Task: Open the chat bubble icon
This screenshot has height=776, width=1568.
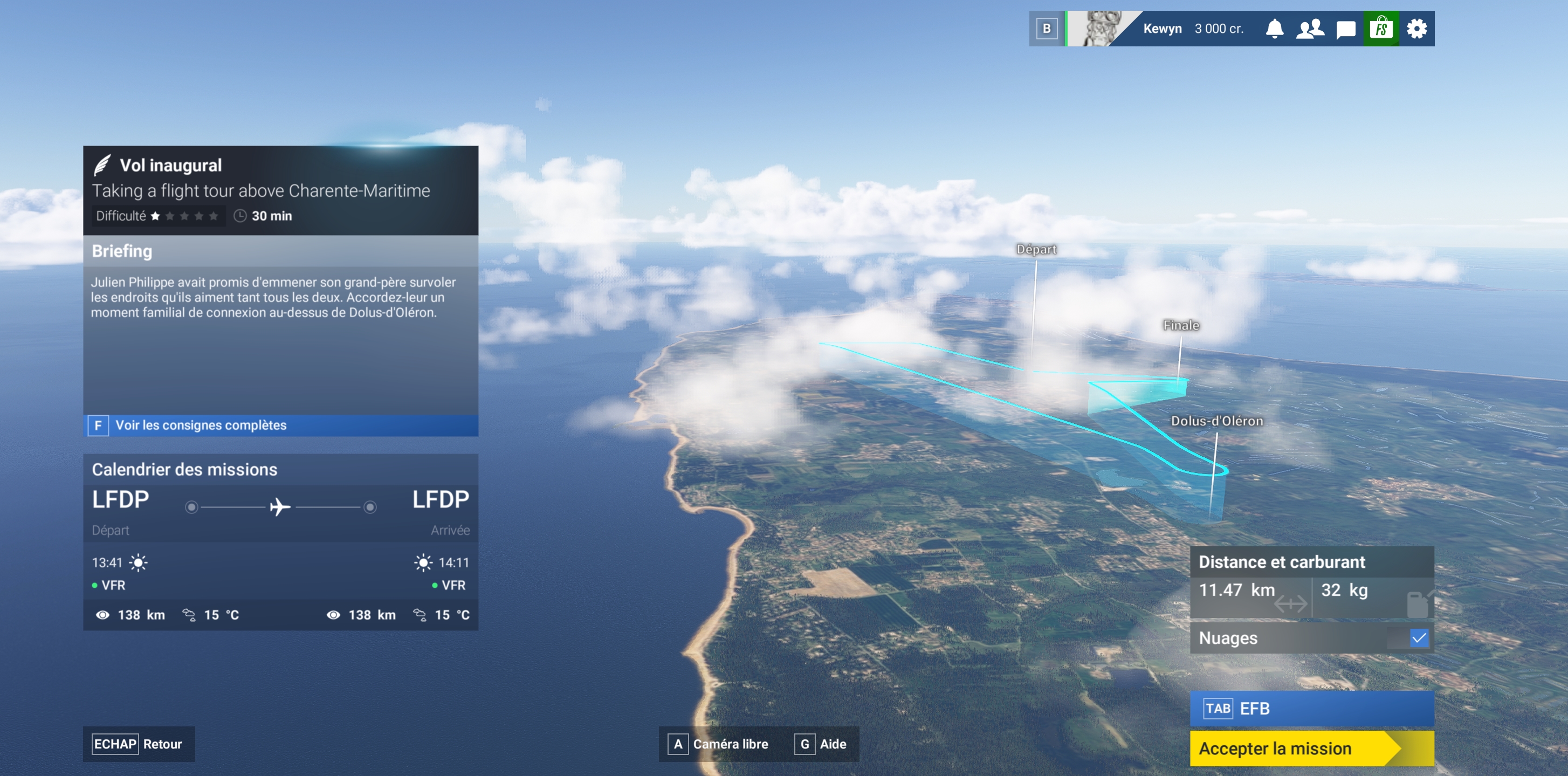Action: click(x=1345, y=29)
